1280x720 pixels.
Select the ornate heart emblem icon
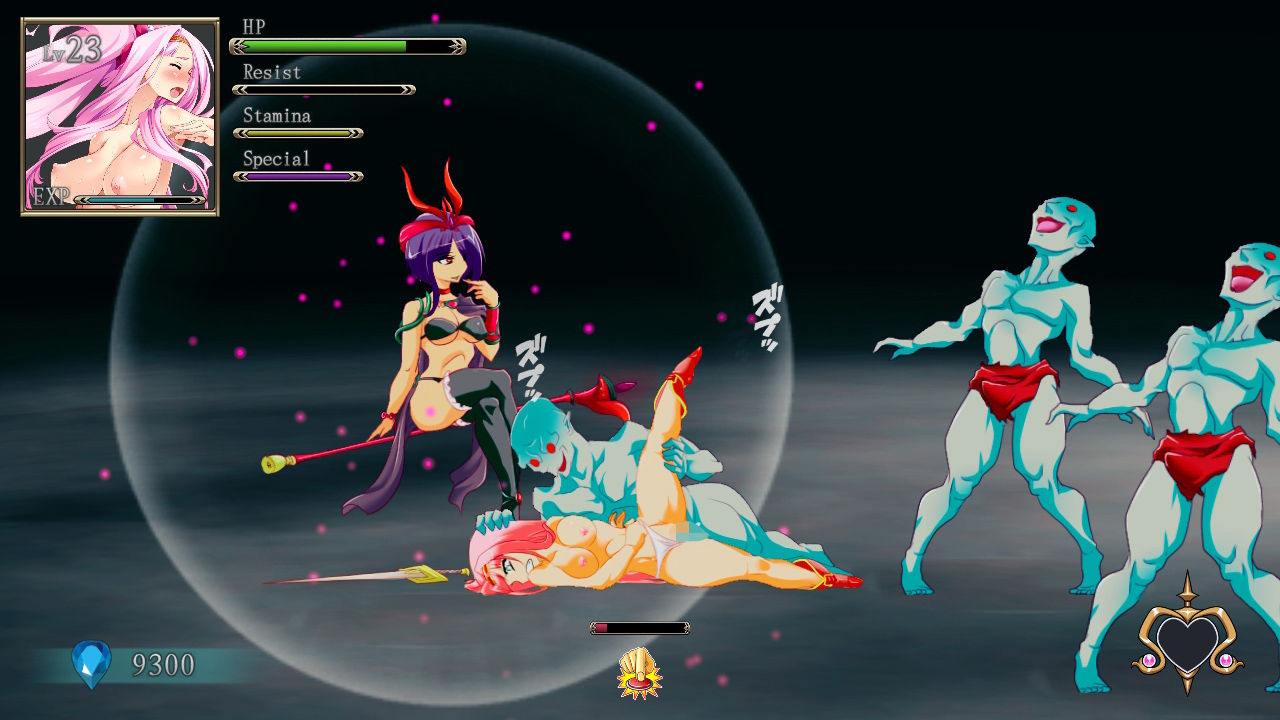(x=1188, y=641)
